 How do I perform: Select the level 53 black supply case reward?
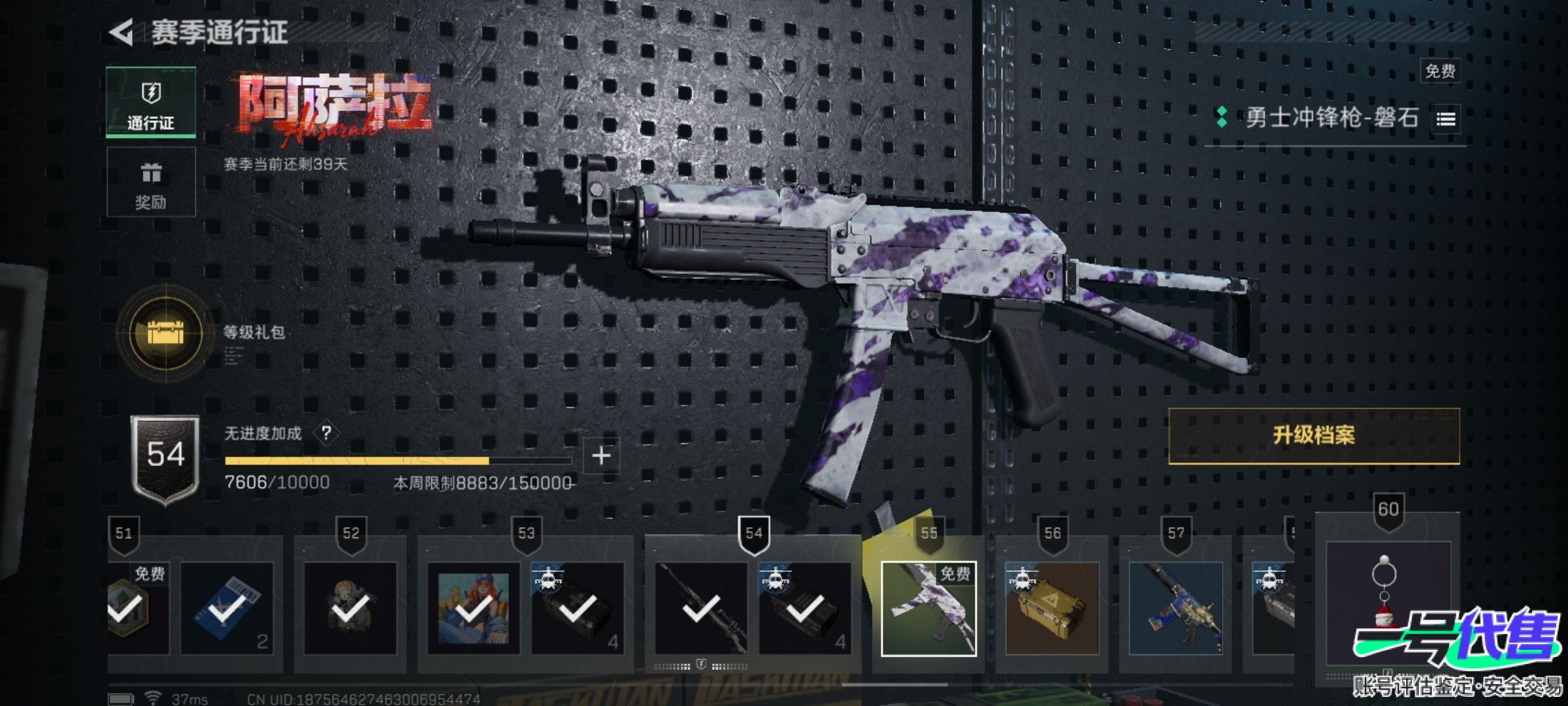click(578, 609)
